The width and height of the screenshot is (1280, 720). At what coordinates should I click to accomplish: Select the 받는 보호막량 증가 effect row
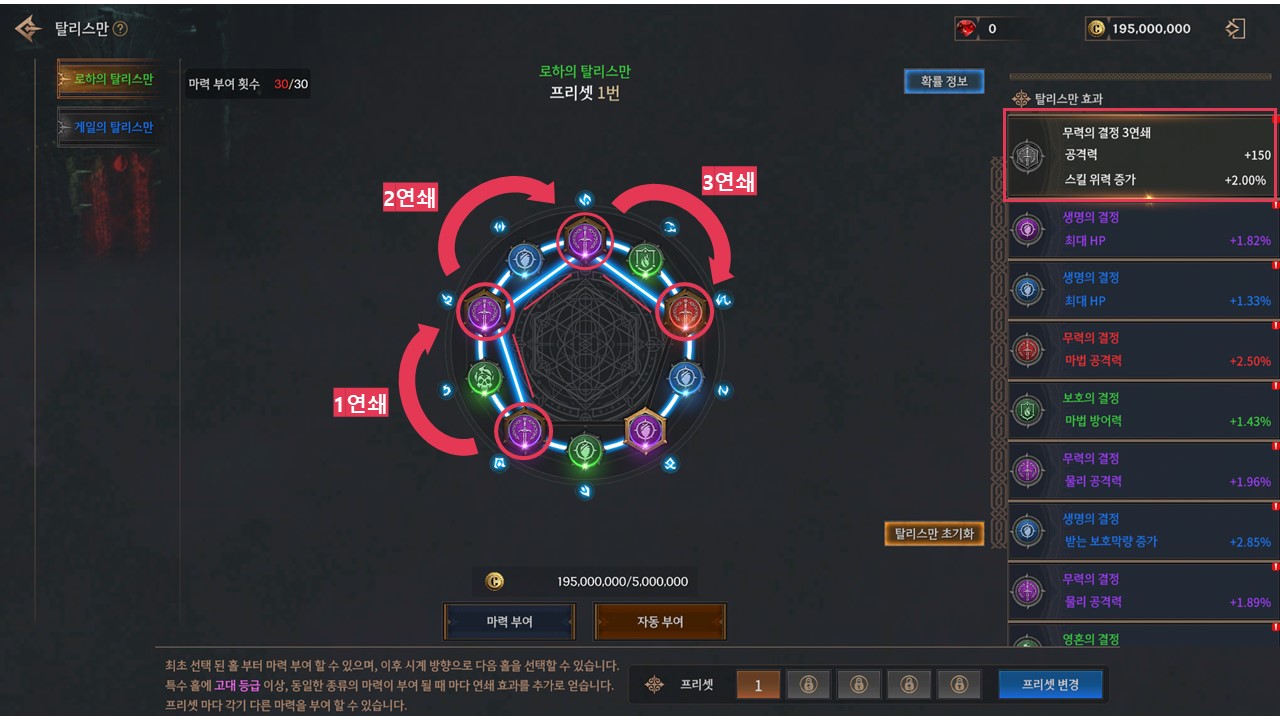point(1141,530)
